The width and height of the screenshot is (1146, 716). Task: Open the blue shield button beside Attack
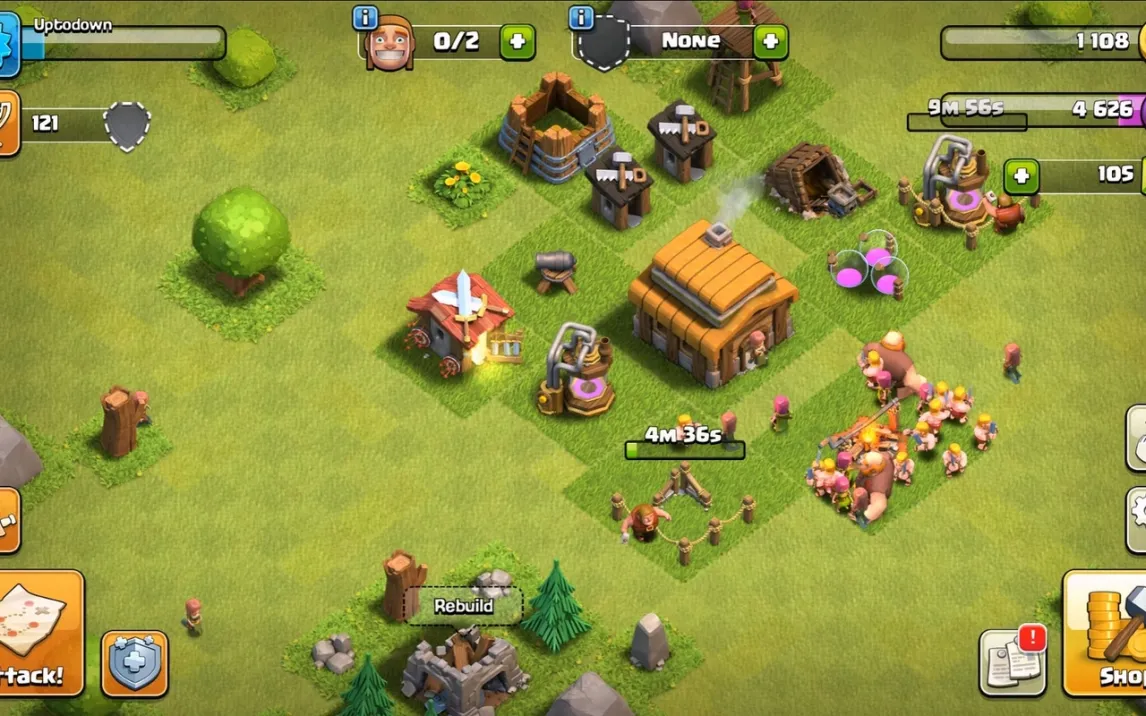[x=134, y=663]
